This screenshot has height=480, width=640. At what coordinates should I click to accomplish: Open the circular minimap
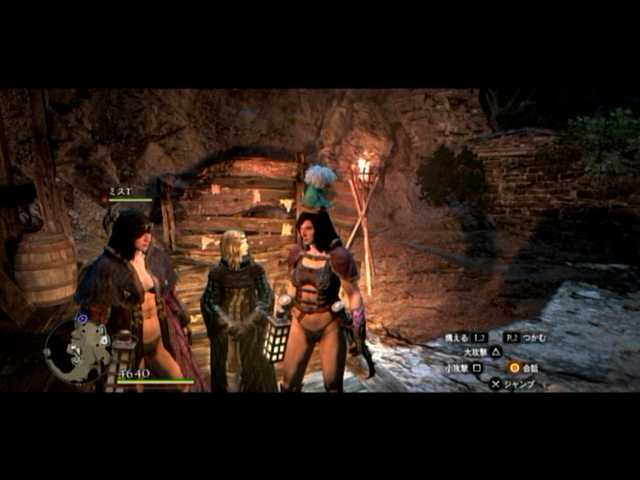(77, 350)
